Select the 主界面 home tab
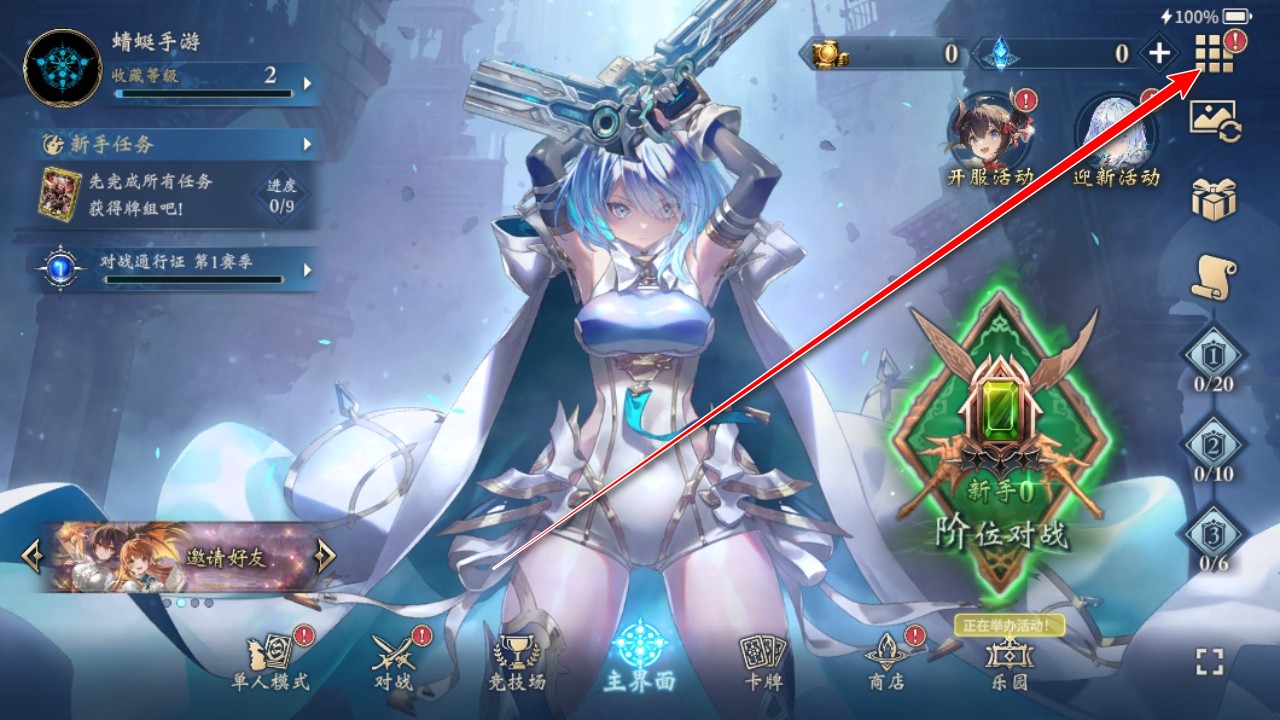Screen dimensions: 1280x720 click(640, 657)
